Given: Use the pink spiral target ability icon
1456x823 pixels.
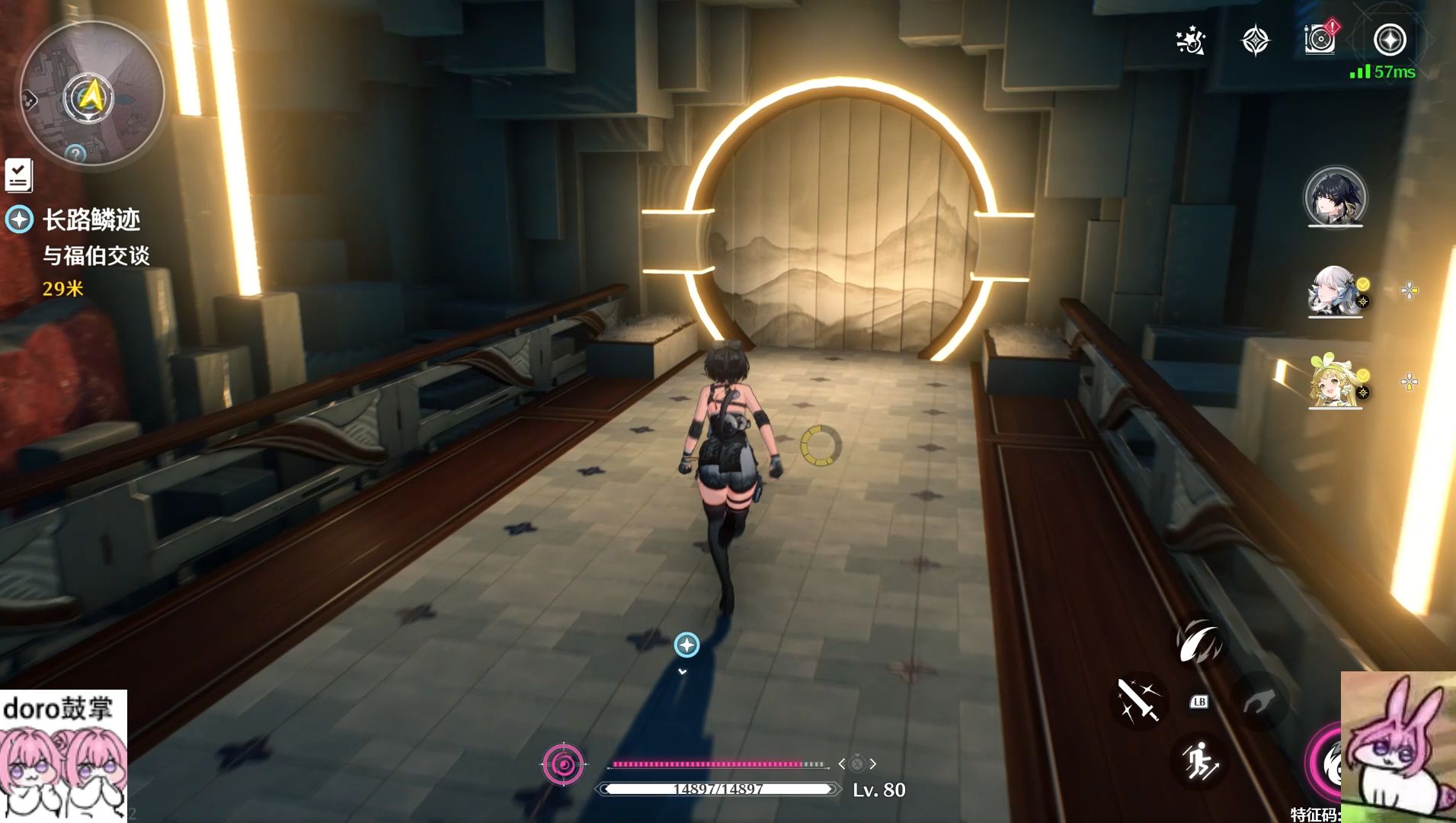Looking at the screenshot, I should pyautogui.click(x=564, y=764).
